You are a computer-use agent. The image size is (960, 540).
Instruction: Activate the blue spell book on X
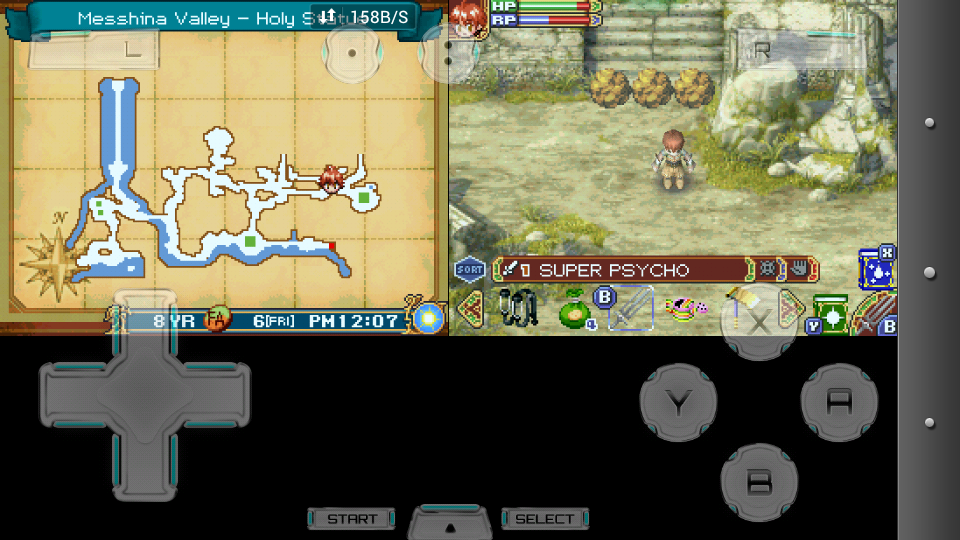[x=875, y=270]
